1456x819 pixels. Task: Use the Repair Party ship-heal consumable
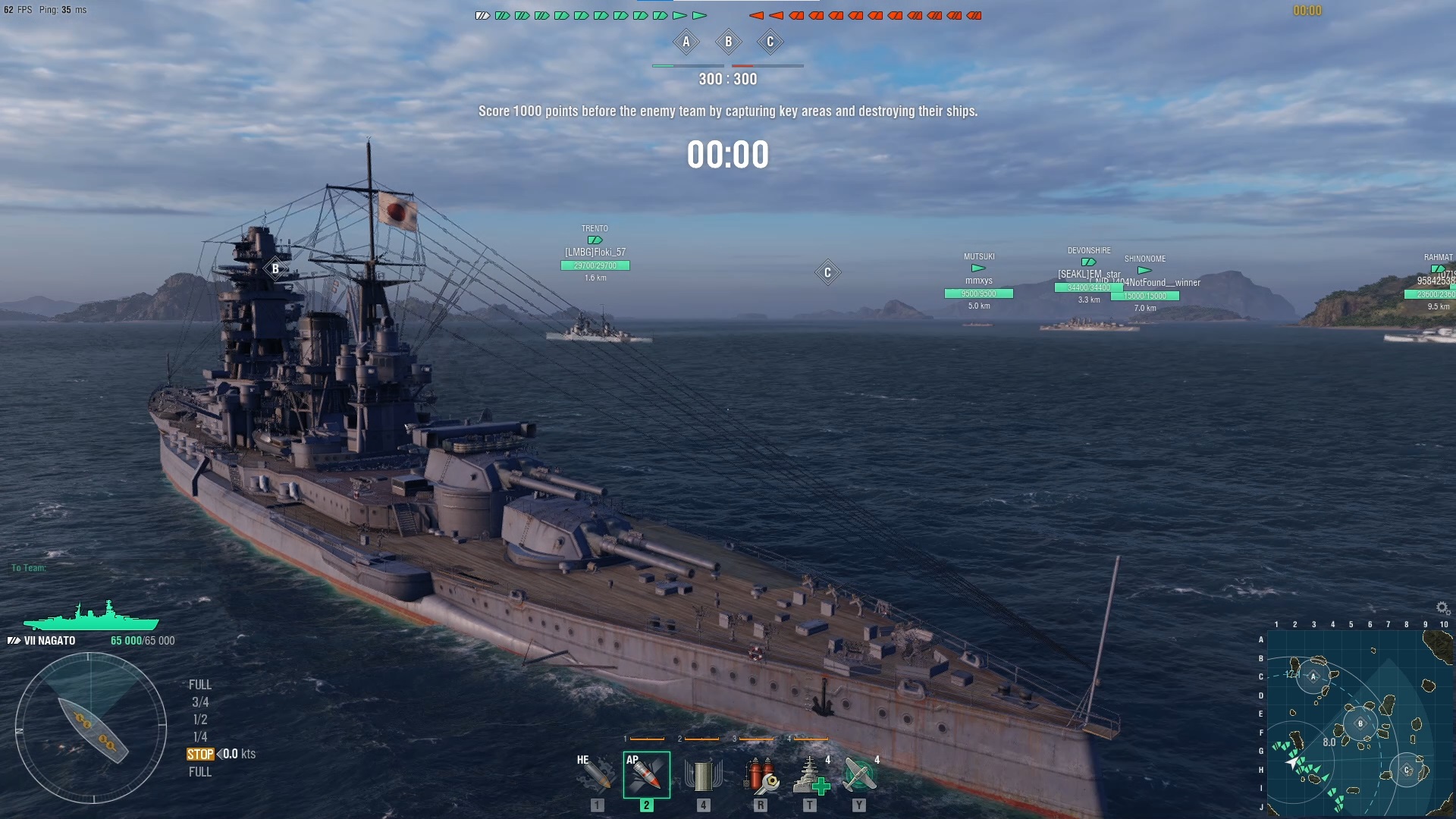point(810,775)
